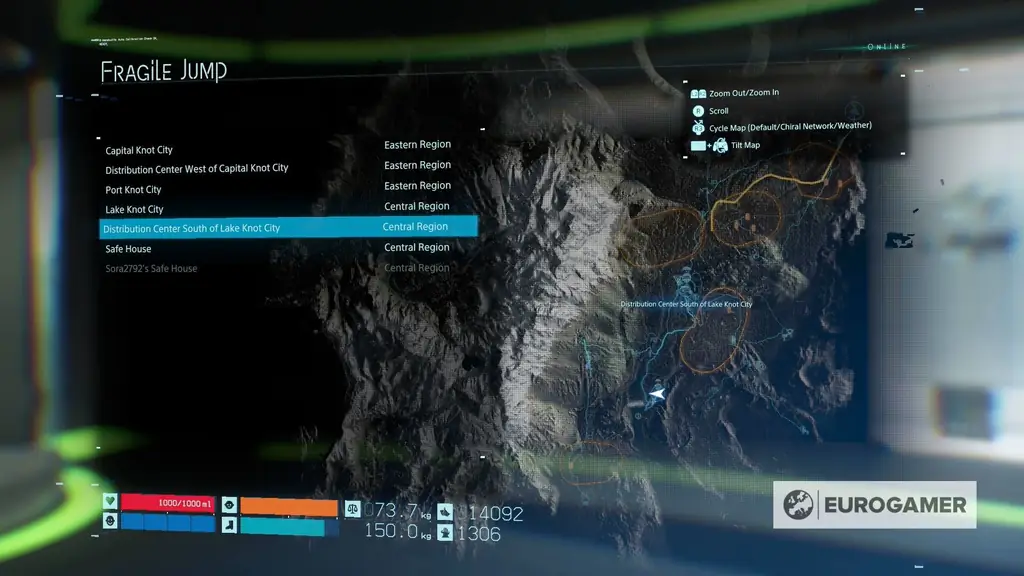1024x576 pixels.
Task: Choose the Safe House entry
Action: (x=129, y=249)
